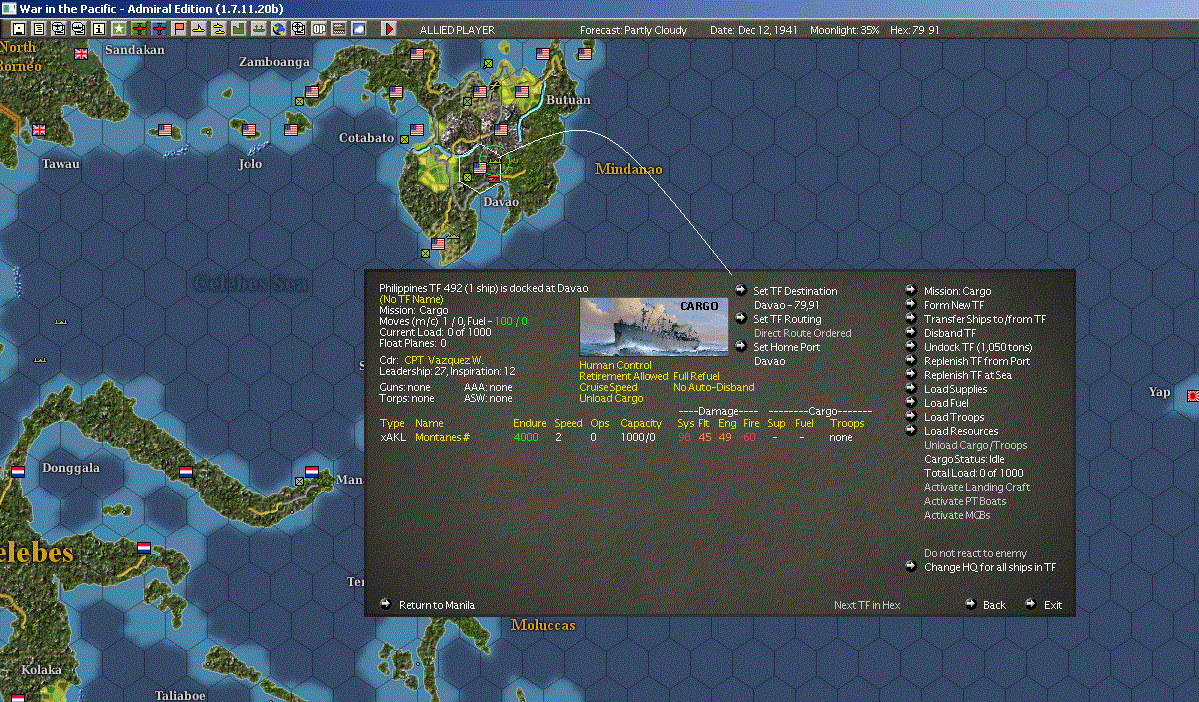Select Load Supplies
This screenshot has height=702, width=1199.
pyautogui.click(x=954, y=389)
